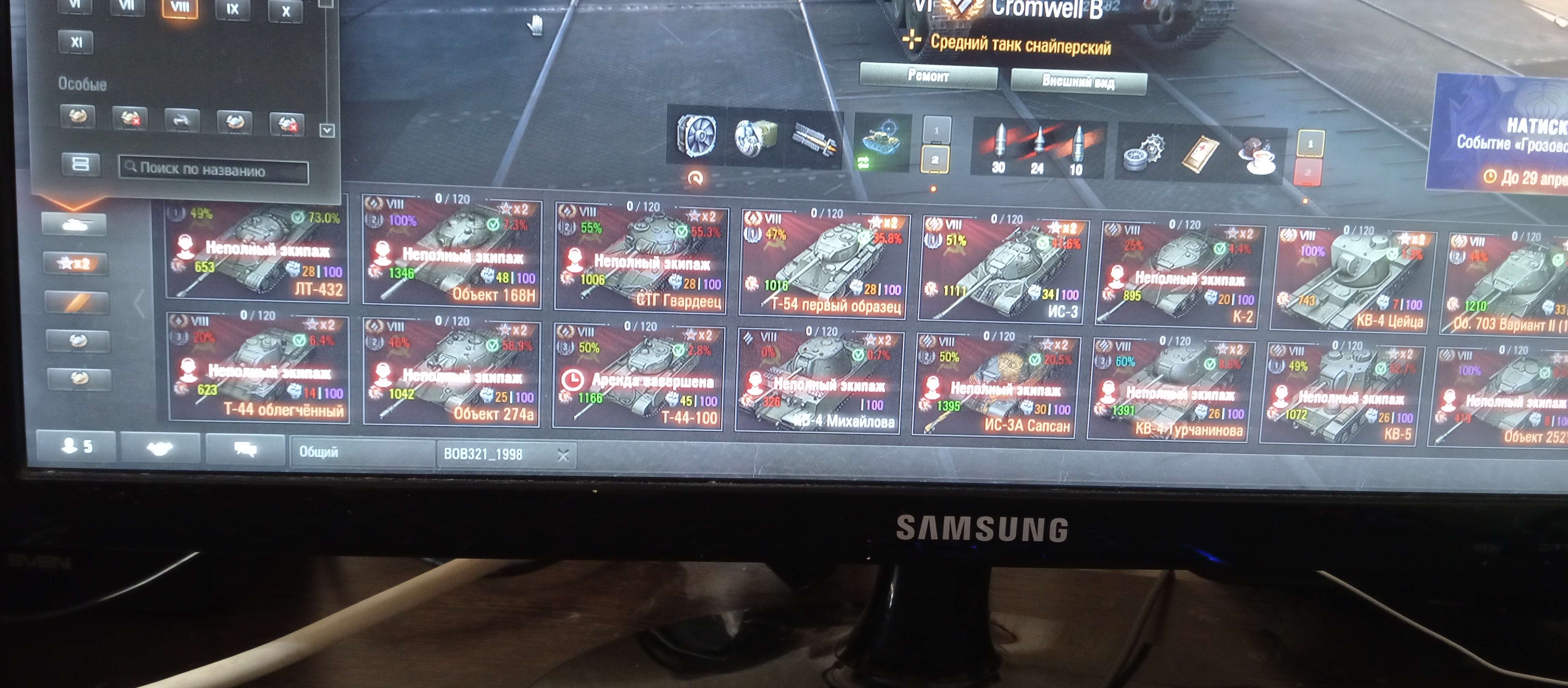Select the tier X filter tab
Screen dimensions: 1568x688
tap(286, 11)
